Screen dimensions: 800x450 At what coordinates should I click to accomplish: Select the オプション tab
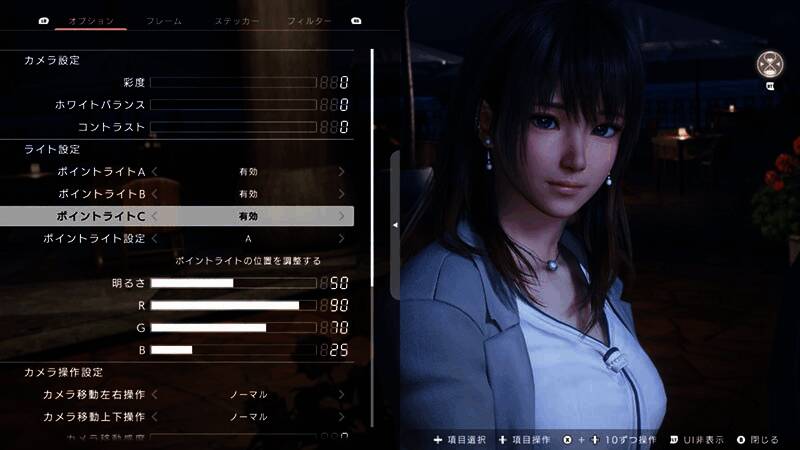tap(91, 20)
